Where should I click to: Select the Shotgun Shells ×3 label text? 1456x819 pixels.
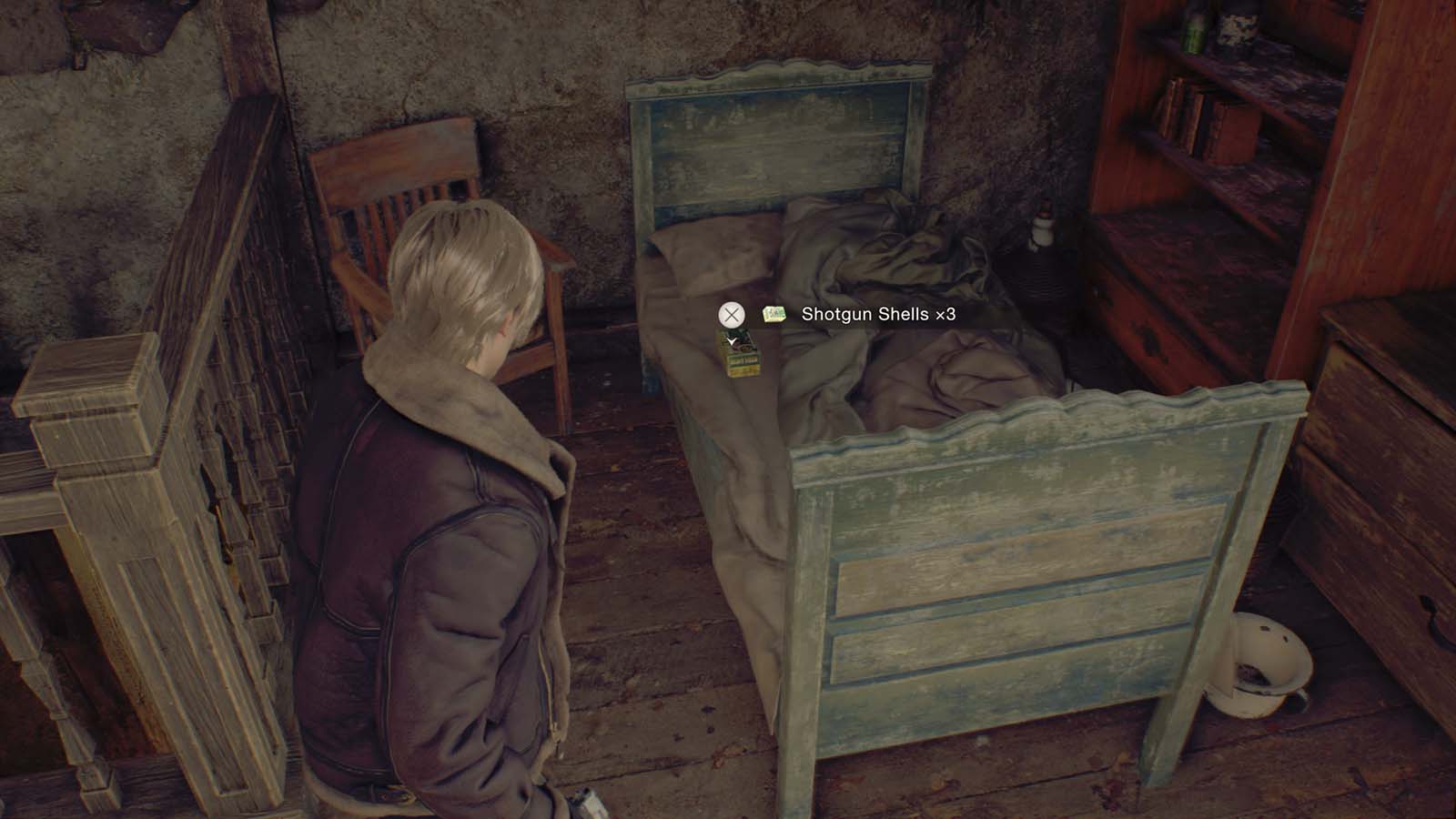click(x=879, y=314)
